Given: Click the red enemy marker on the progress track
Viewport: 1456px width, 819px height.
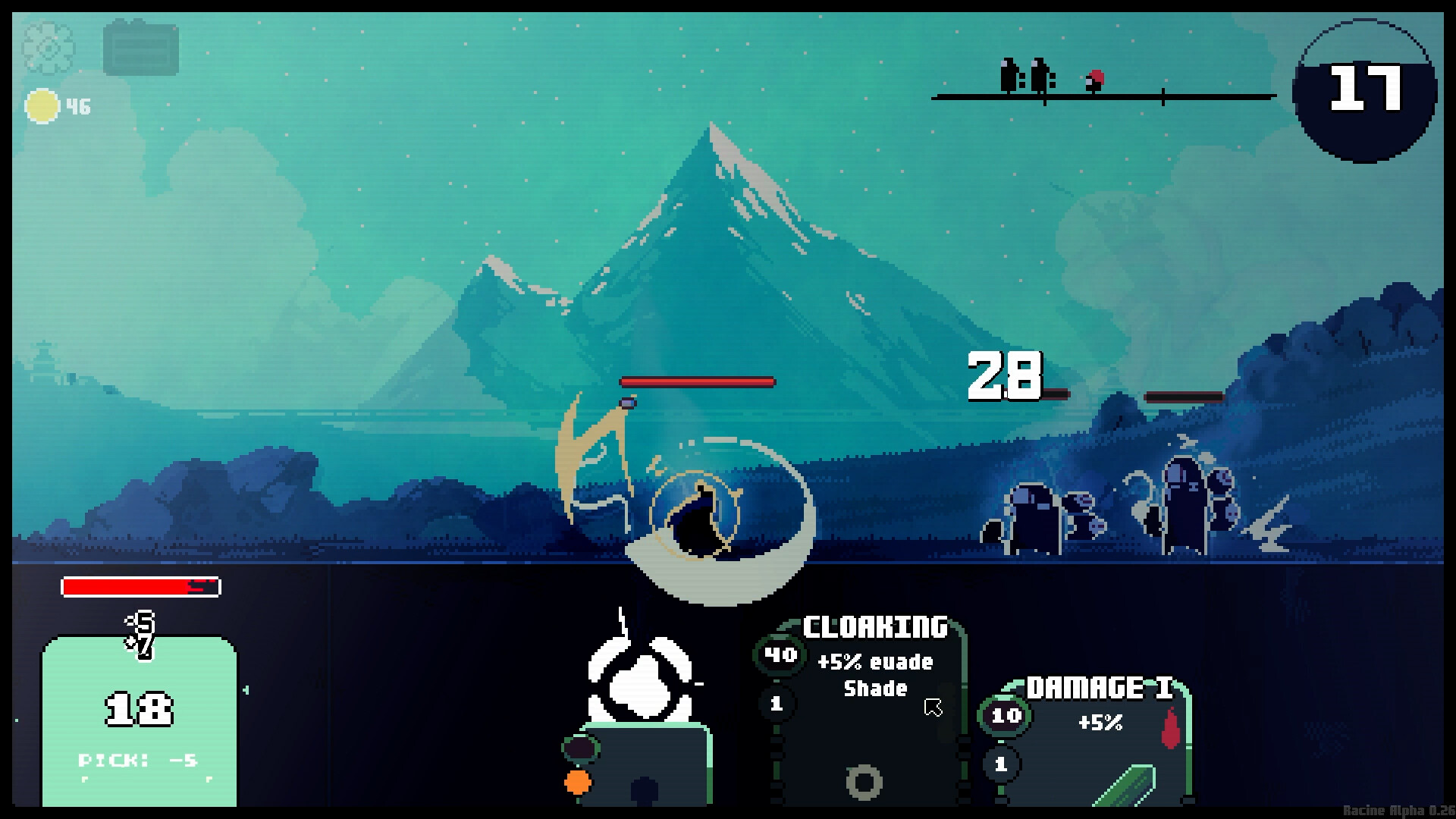Looking at the screenshot, I should click(1094, 79).
